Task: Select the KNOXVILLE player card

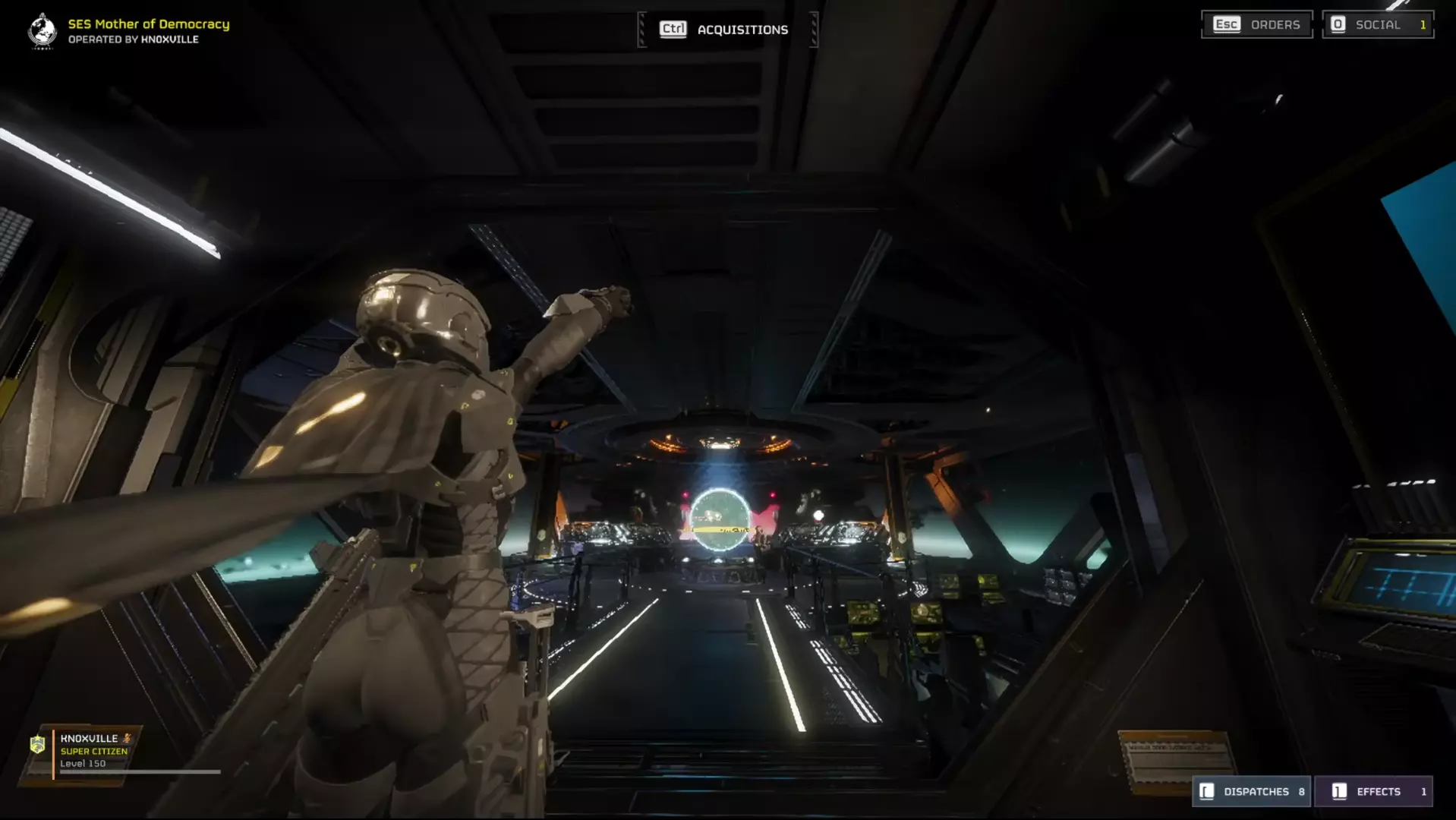Action: [x=91, y=751]
